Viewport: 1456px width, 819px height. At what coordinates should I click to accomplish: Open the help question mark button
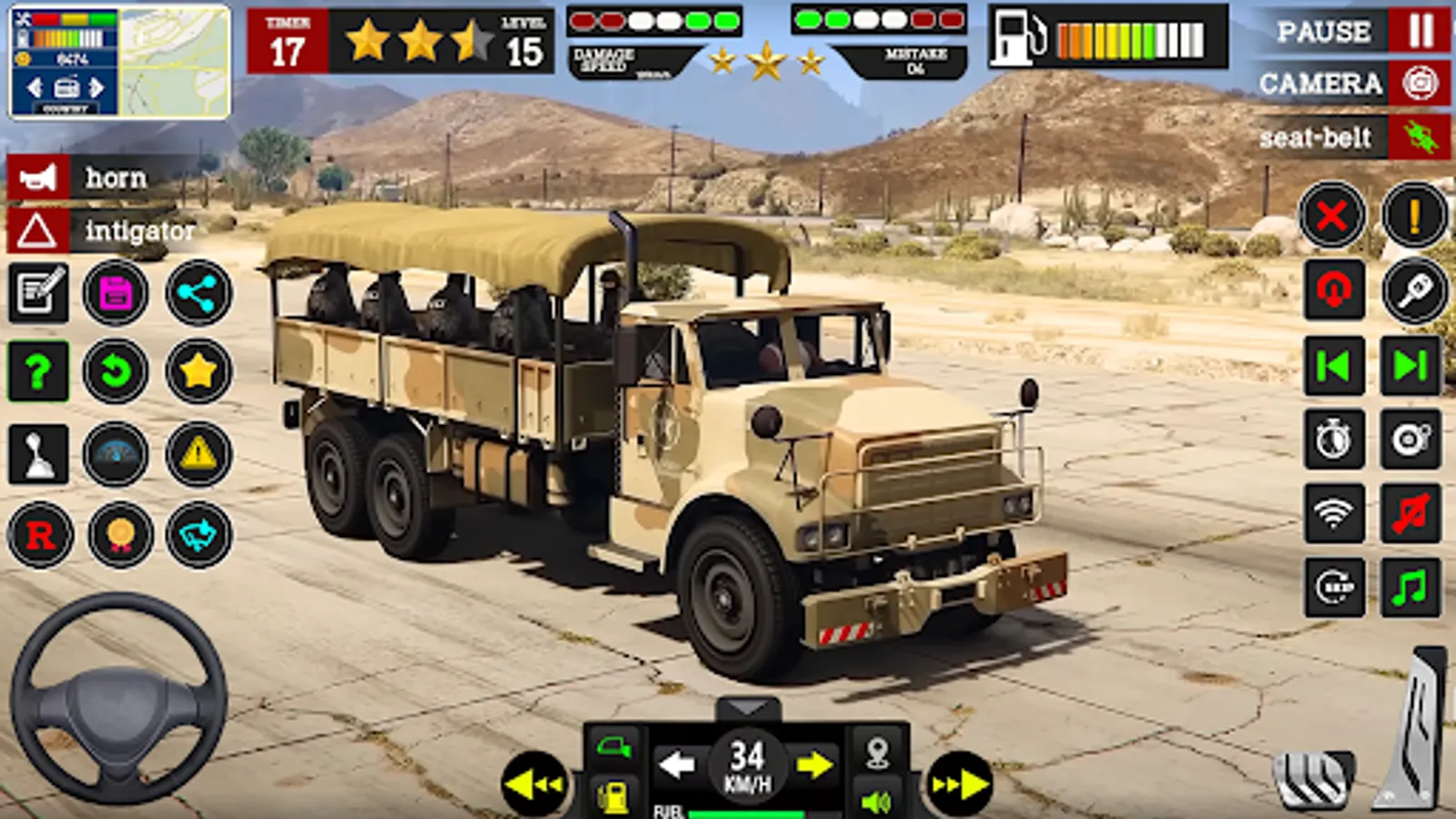tap(36, 371)
